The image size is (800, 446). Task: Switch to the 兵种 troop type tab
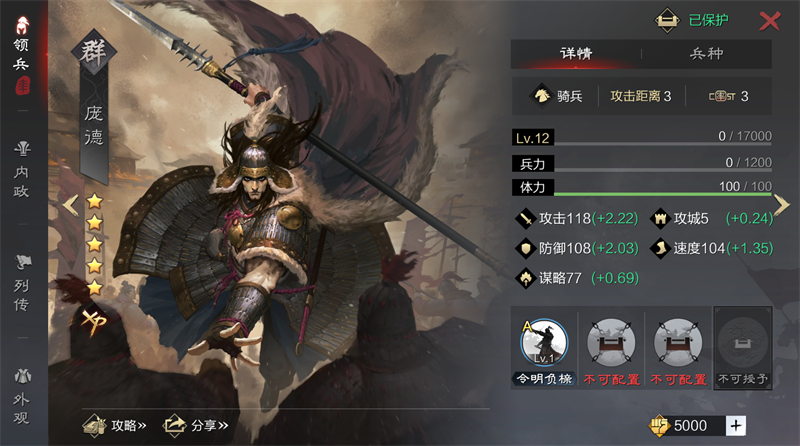pyautogui.click(x=706, y=54)
